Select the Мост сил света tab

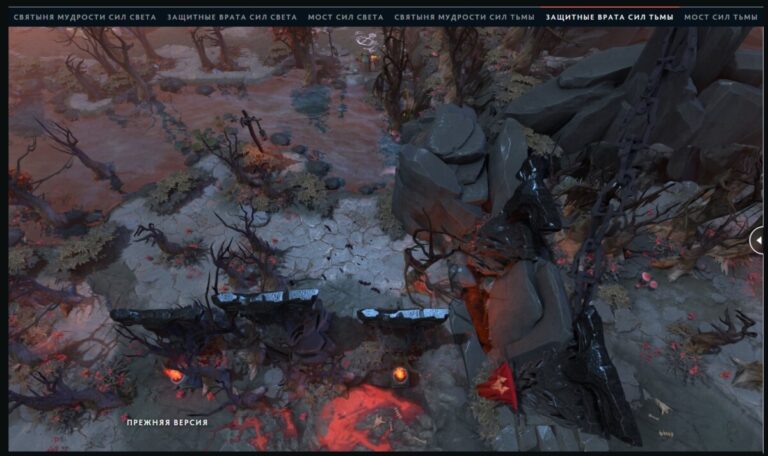point(345,17)
